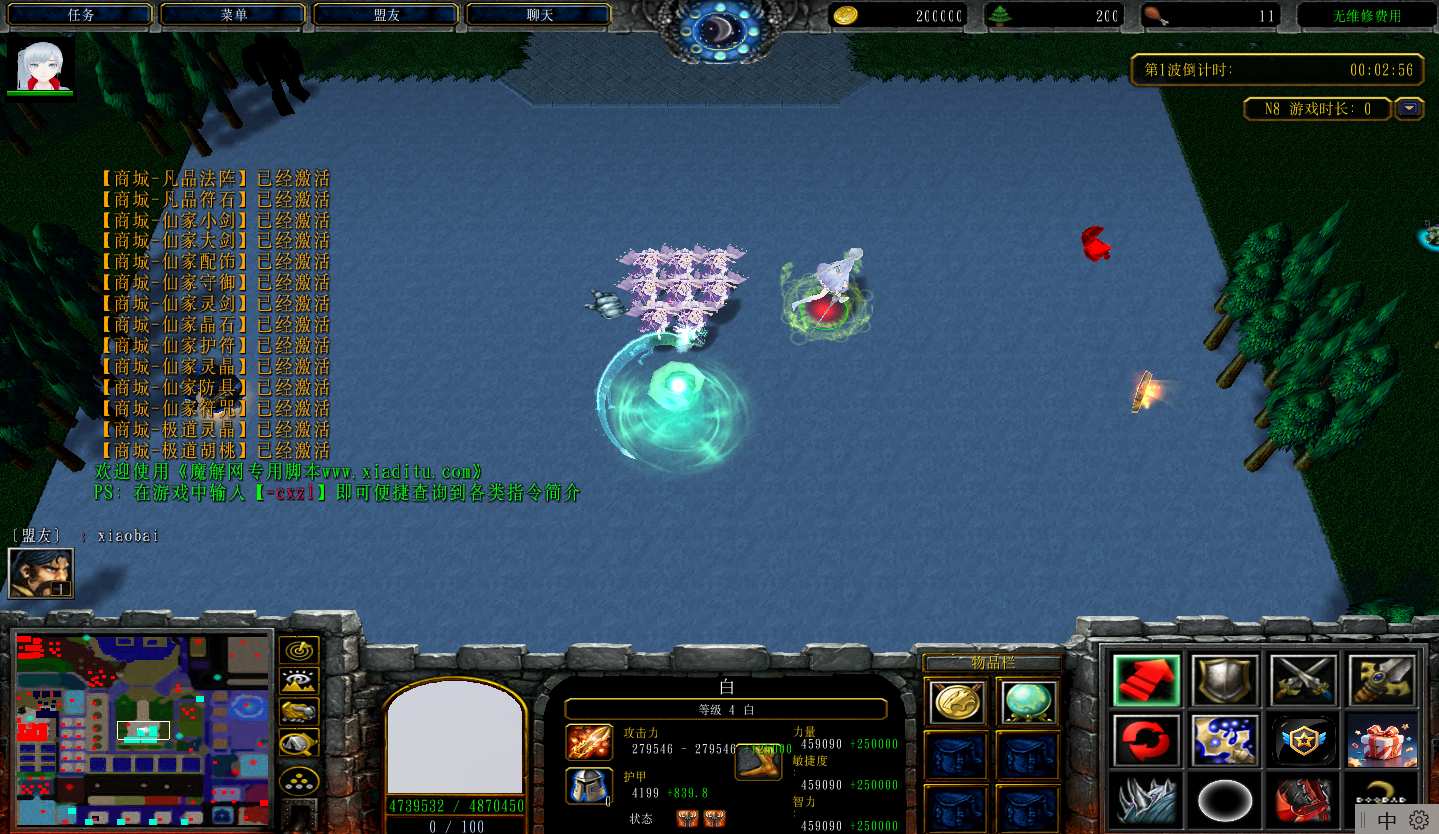Choose the silver shield command
This screenshot has height=834, width=1439.
(1225, 682)
